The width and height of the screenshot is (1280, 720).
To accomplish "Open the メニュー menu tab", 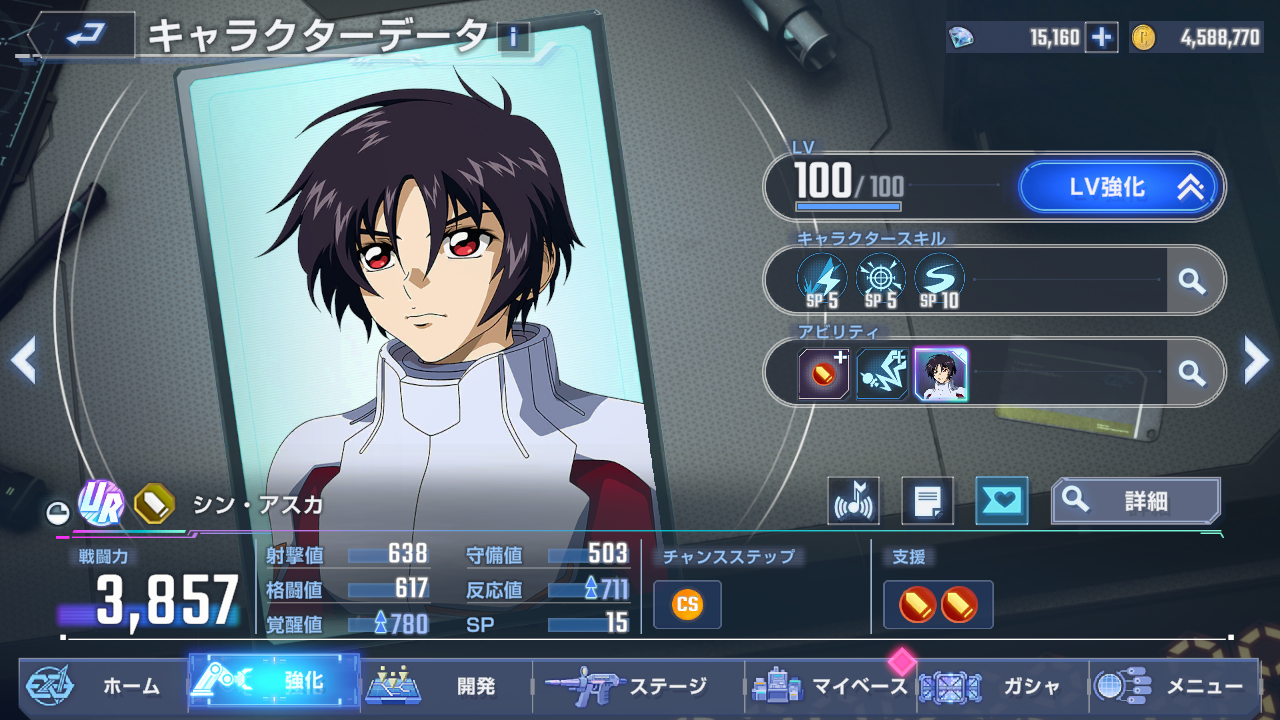I will coord(1174,686).
